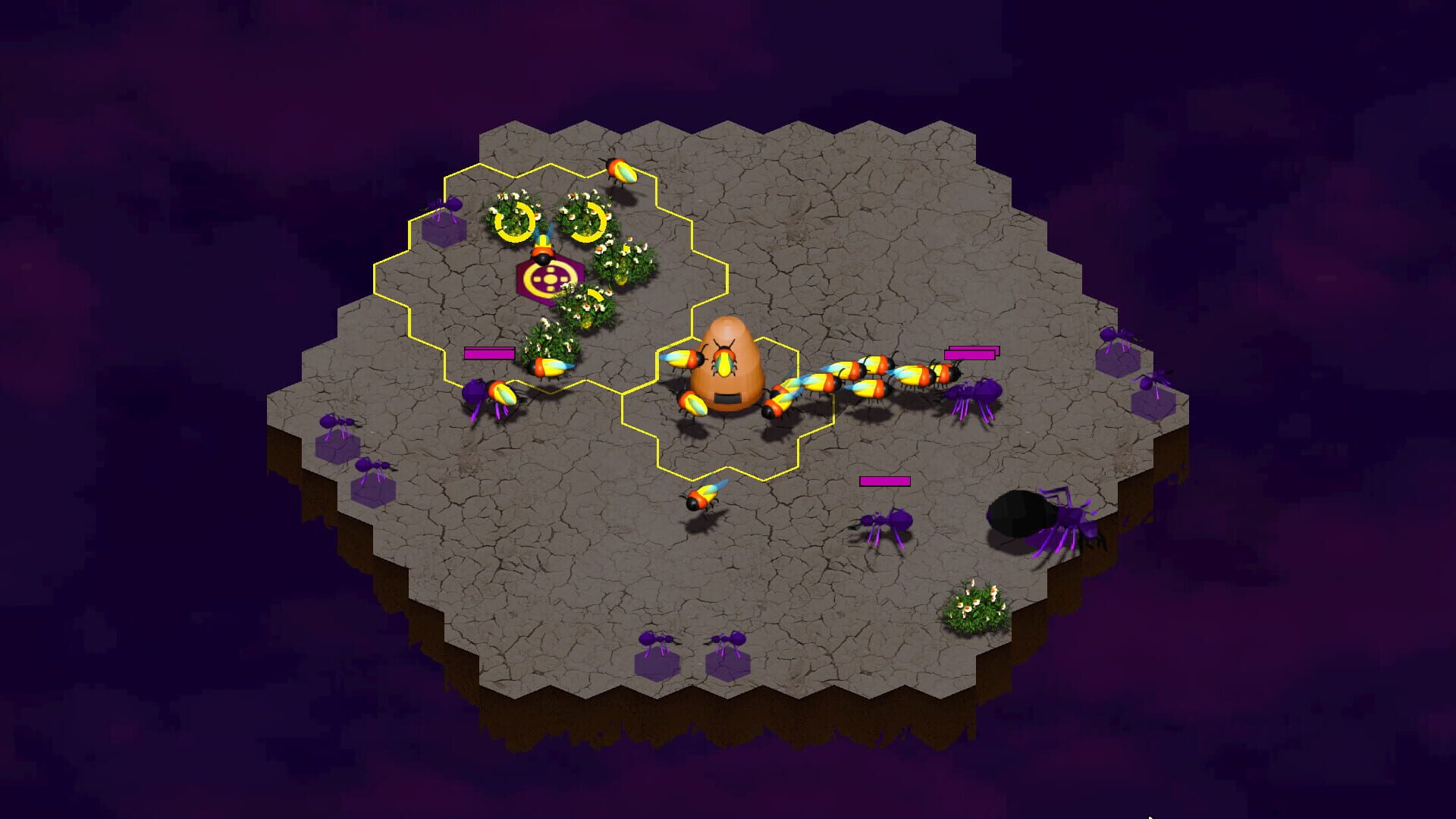Click the partial yellow ring on the lower flower
Viewport: 1456px width, 819px height.
[597, 296]
